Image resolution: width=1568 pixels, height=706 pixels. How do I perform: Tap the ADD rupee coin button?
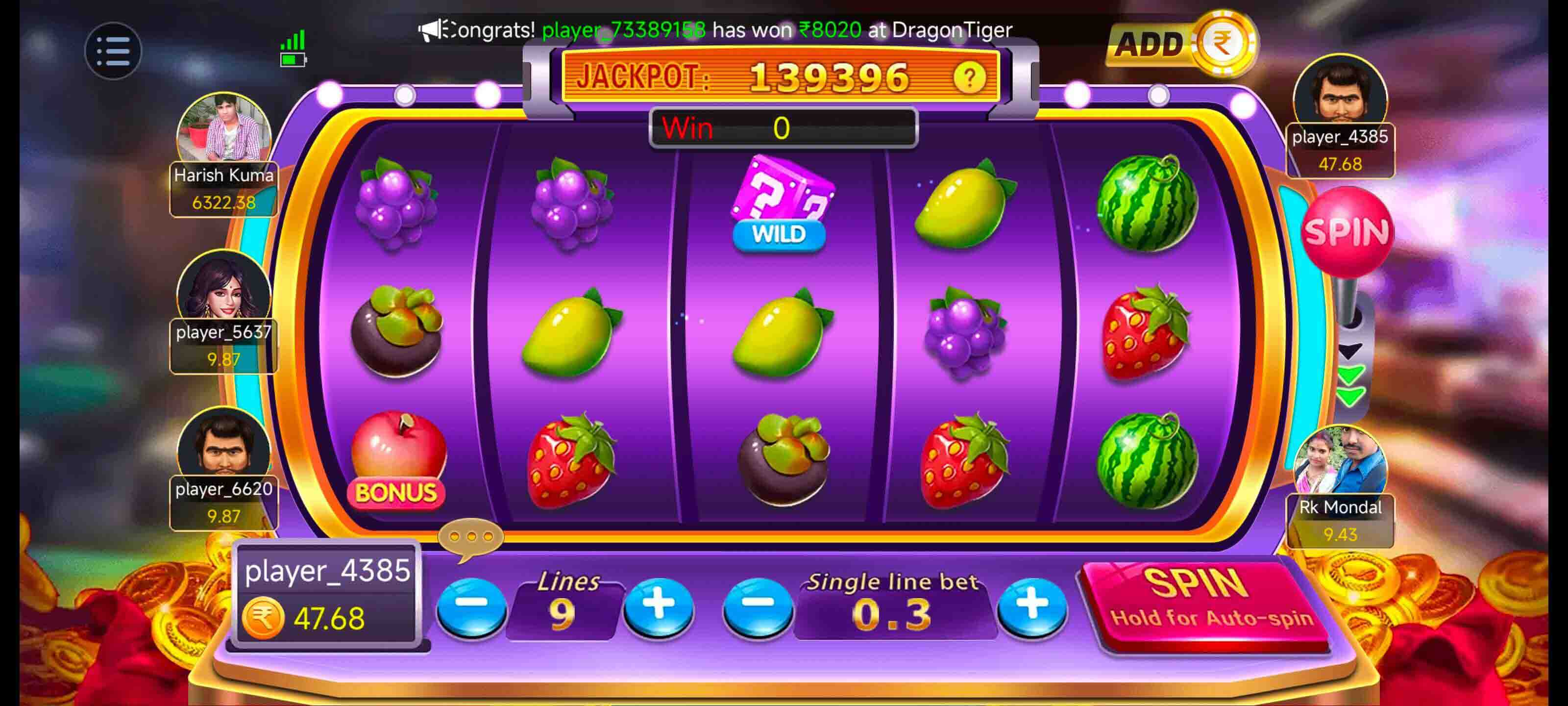1181,44
